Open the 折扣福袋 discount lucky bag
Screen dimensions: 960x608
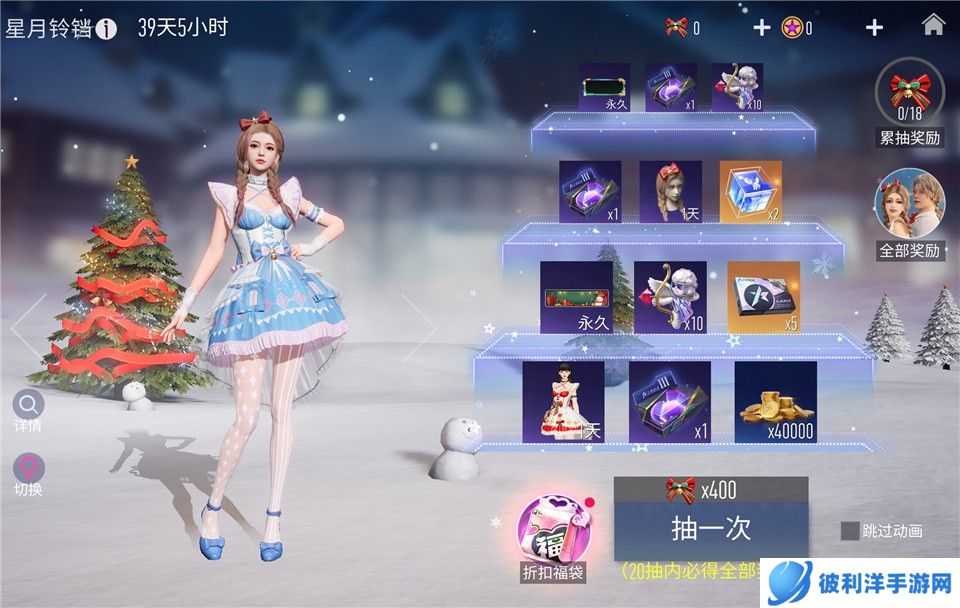click(x=553, y=533)
